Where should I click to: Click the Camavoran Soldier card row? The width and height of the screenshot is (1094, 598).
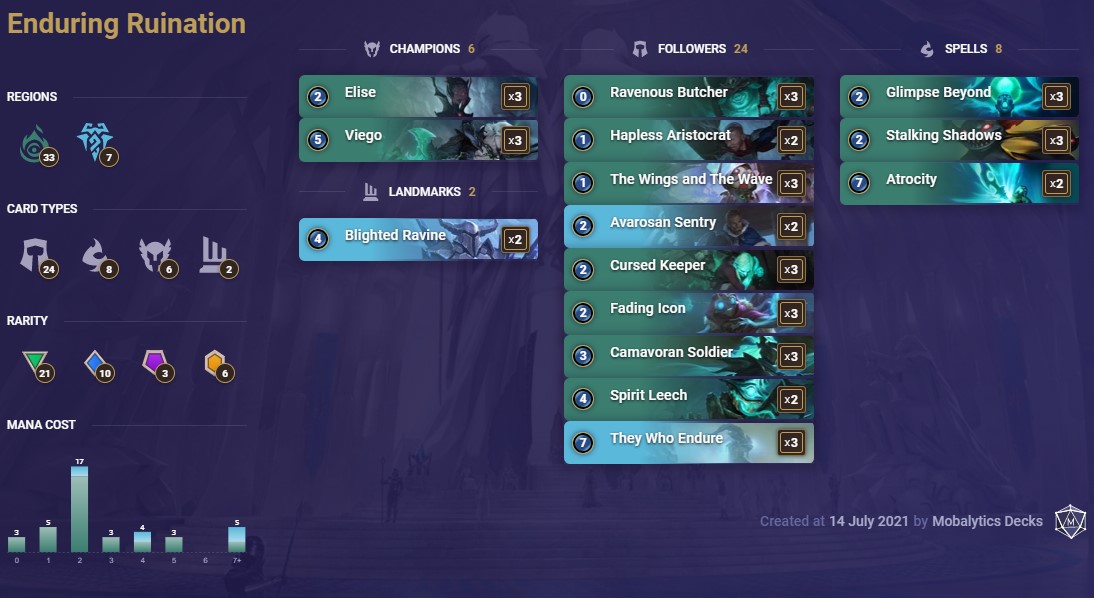[x=688, y=356]
